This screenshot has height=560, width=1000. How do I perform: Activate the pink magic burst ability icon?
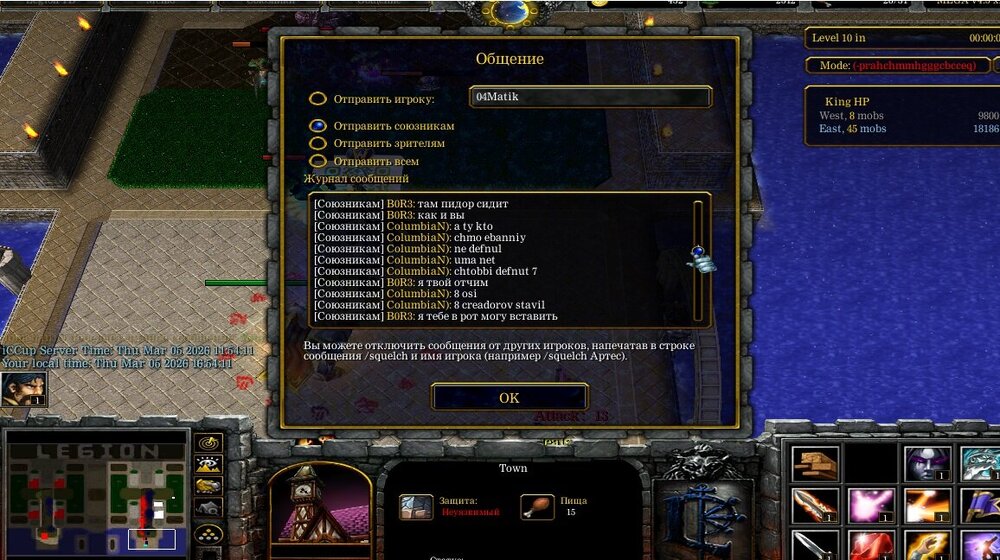pos(870,507)
